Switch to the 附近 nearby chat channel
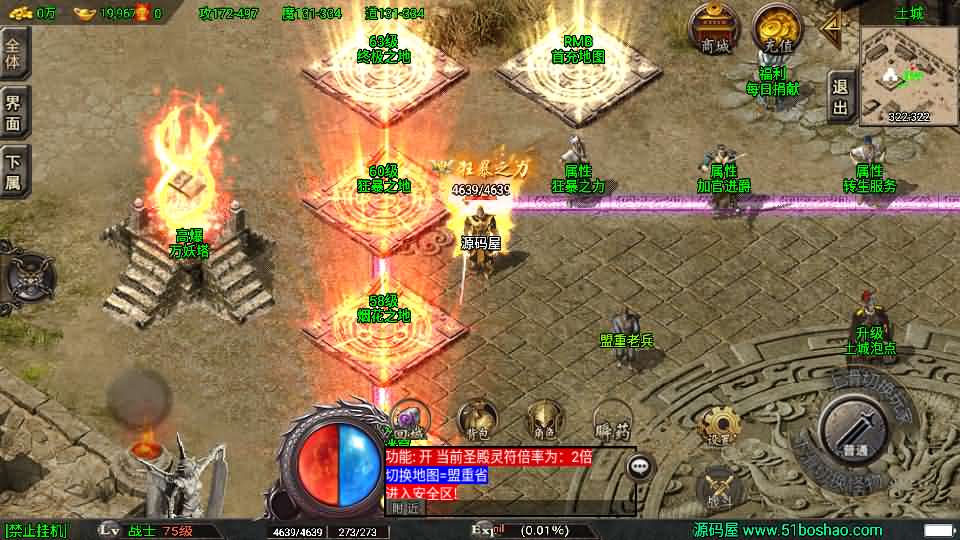The image size is (960, 540). [406, 508]
